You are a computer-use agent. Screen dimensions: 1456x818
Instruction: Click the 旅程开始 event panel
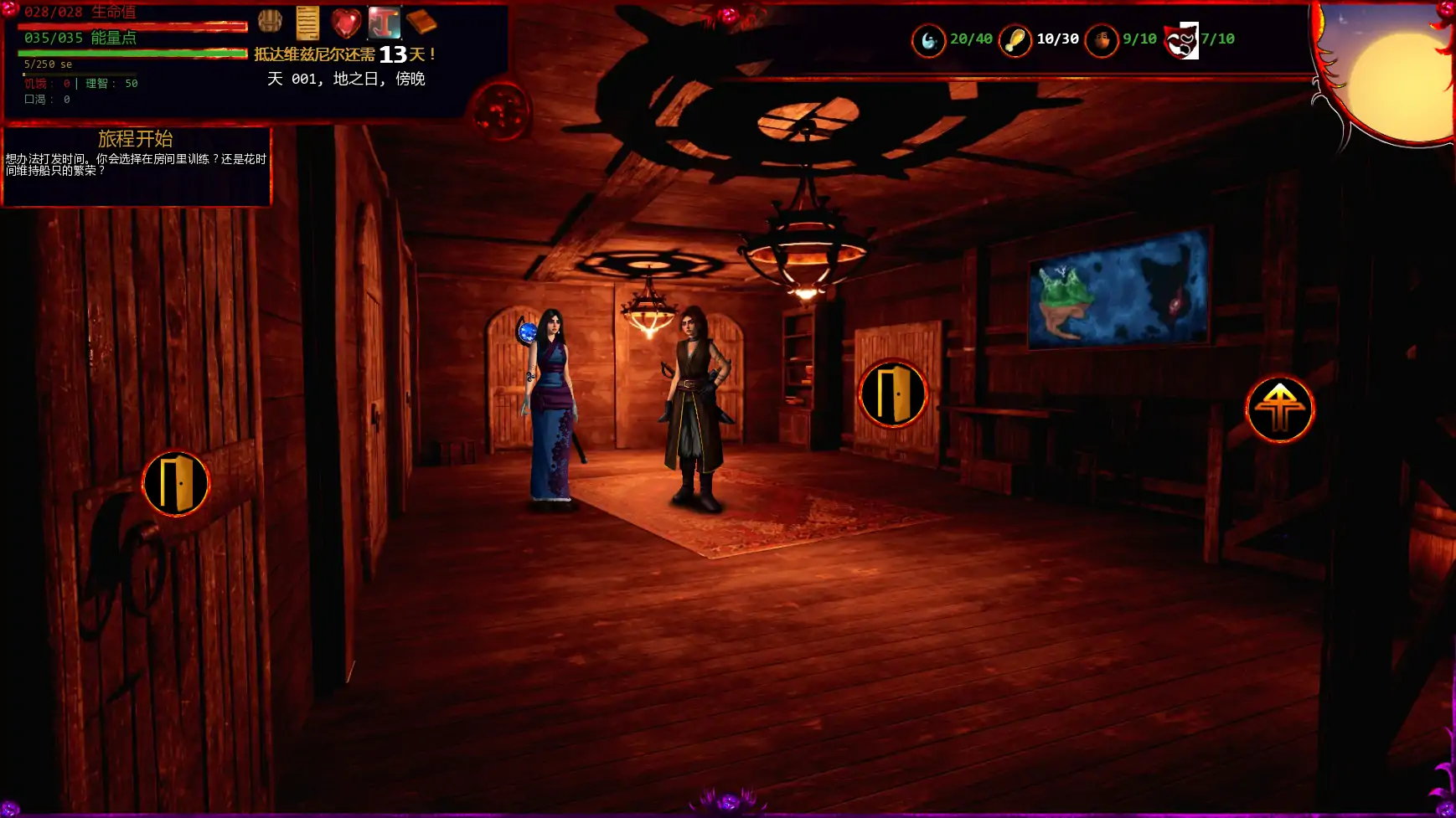pyautogui.click(x=137, y=164)
